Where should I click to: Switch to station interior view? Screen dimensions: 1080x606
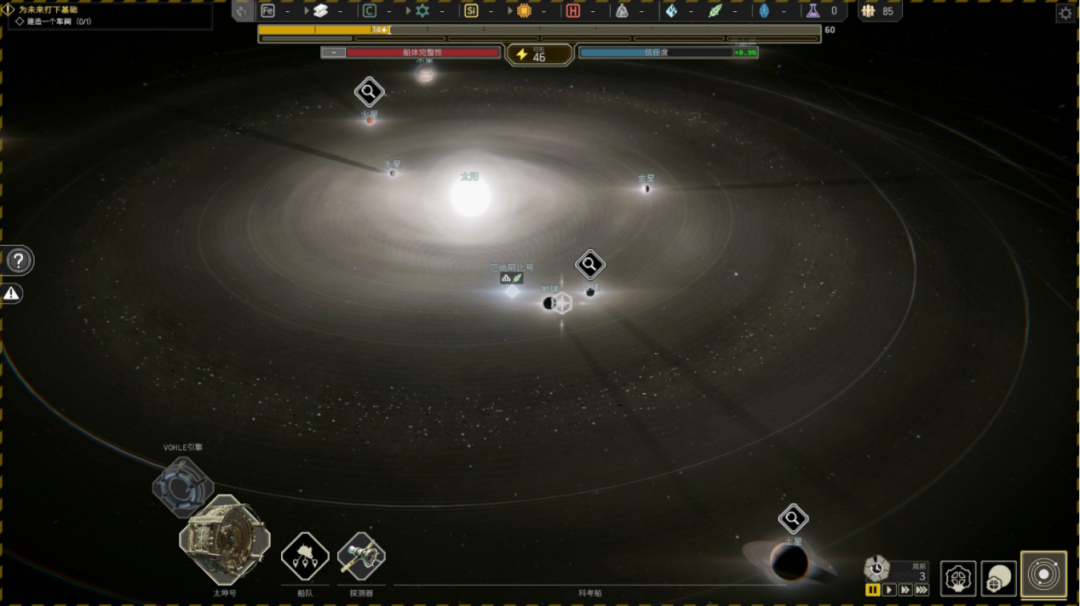[x=959, y=577]
